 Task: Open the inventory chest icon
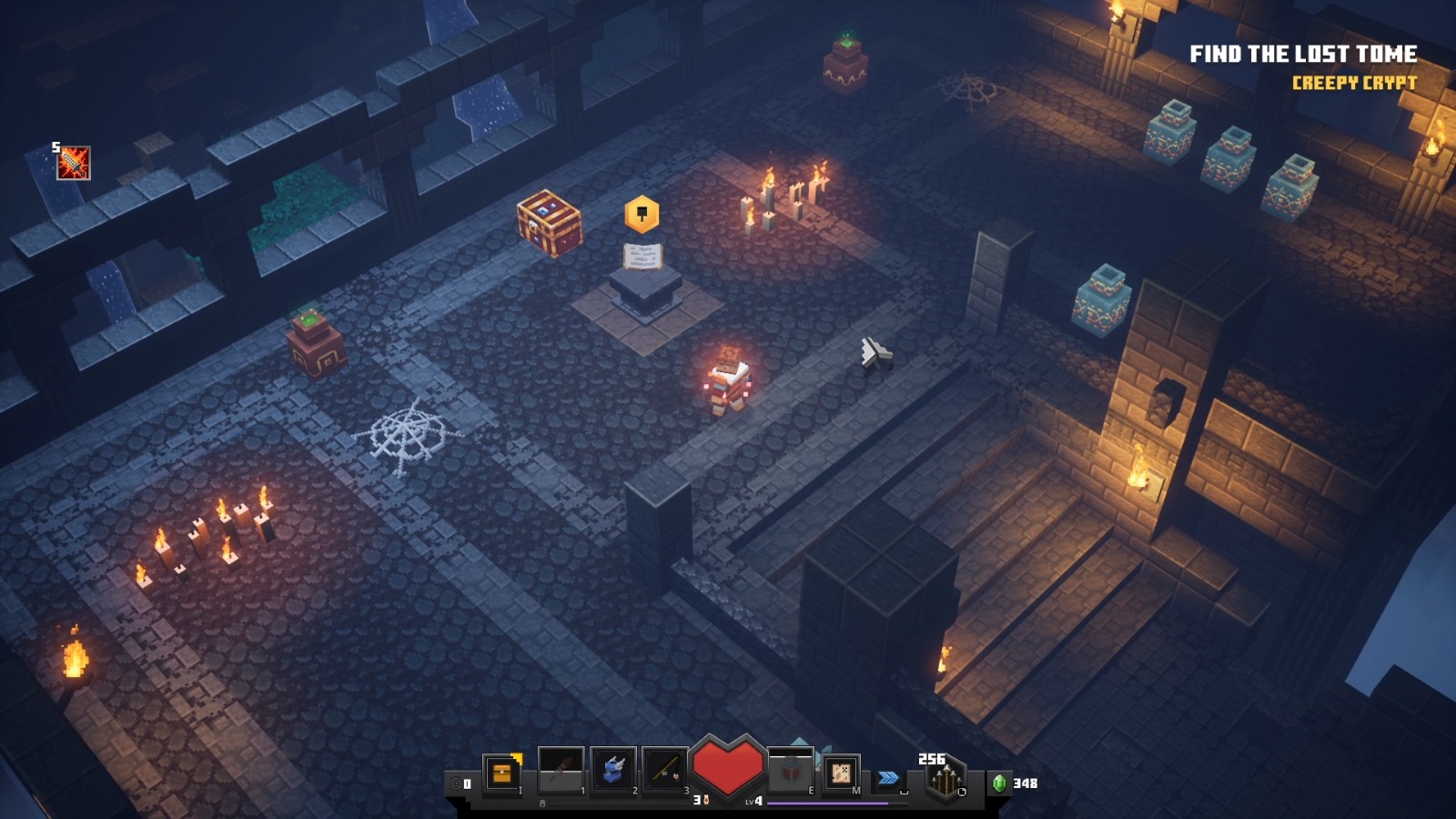[501, 773]
